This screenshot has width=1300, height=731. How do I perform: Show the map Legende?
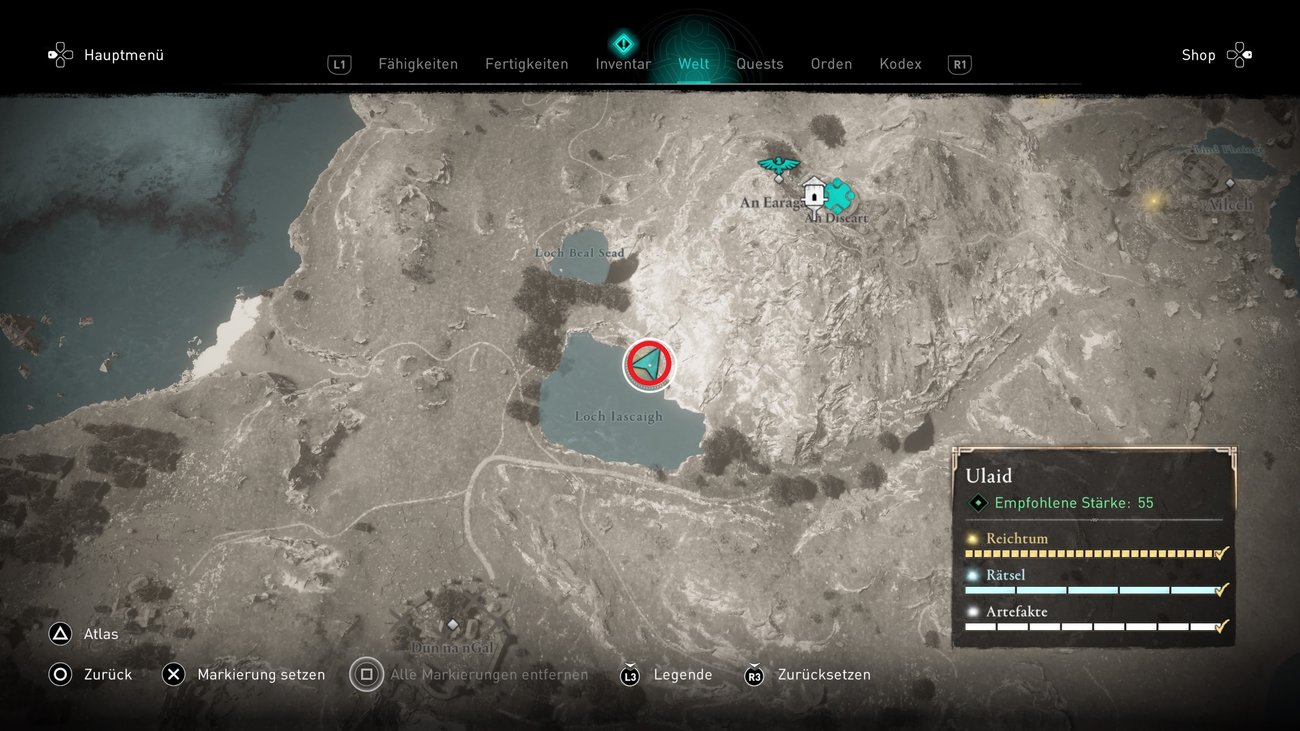click(667, 675)
